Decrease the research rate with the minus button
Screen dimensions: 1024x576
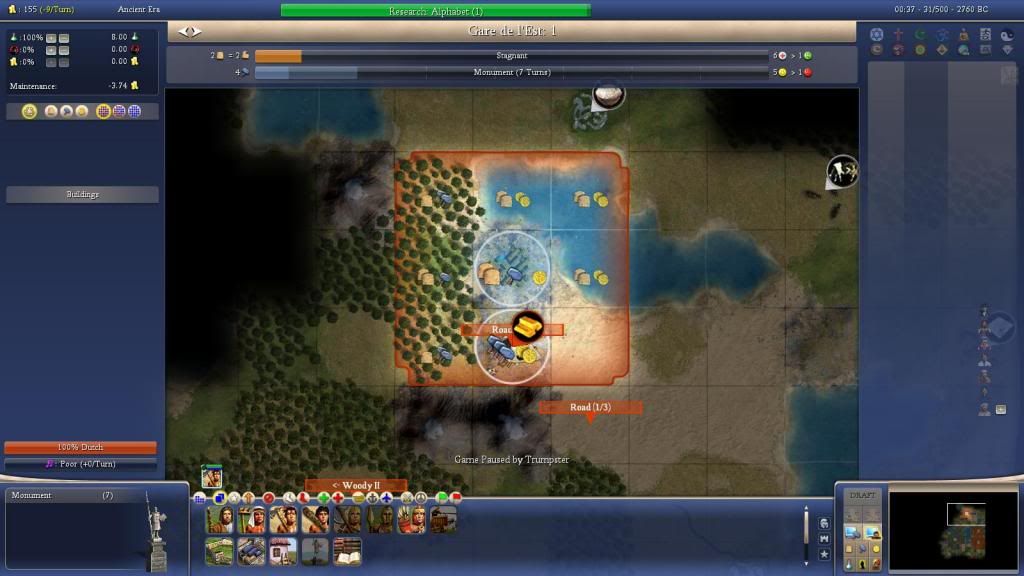[x=64, y=38]
